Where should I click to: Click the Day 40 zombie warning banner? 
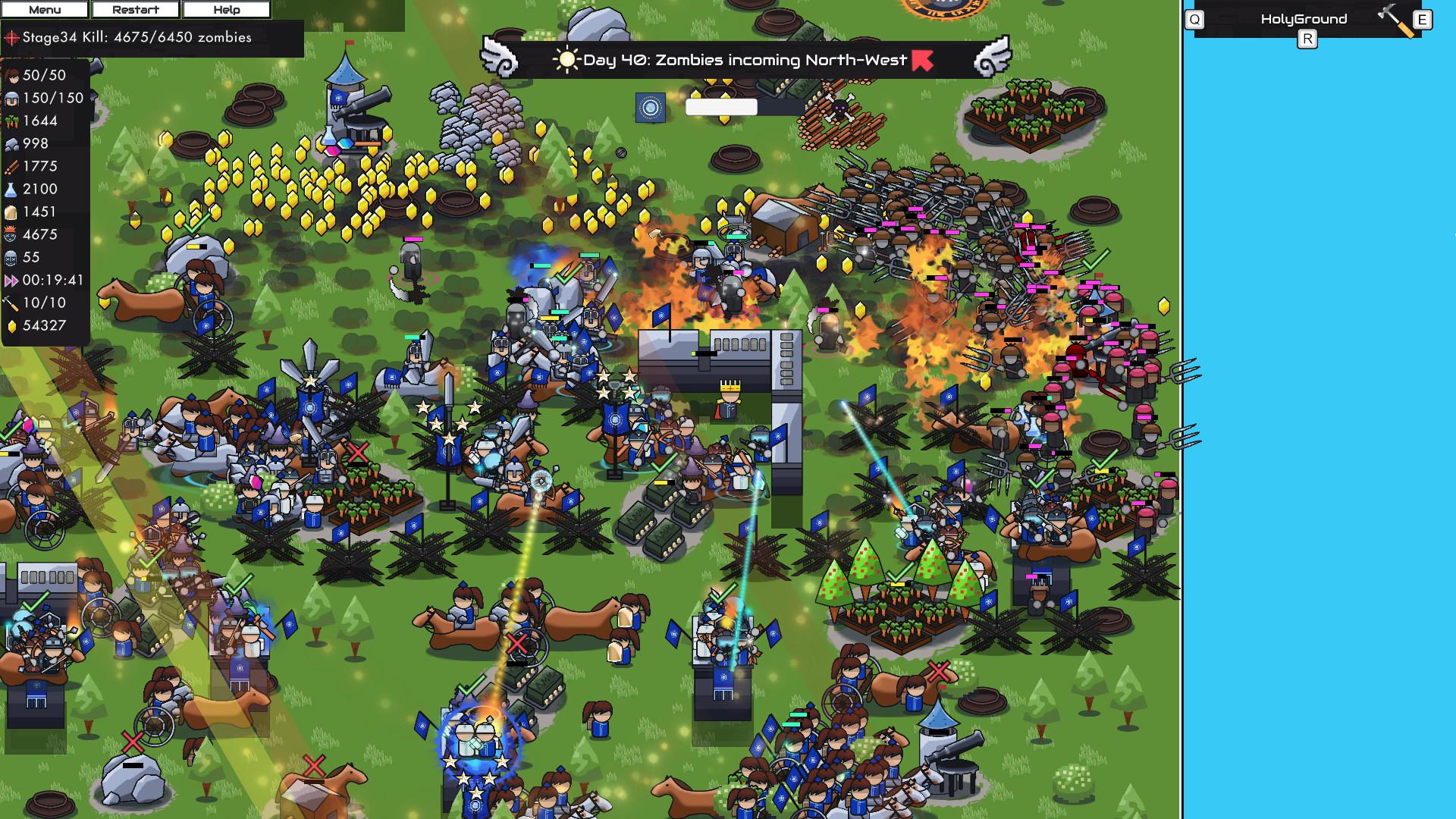tap(745, 60)
